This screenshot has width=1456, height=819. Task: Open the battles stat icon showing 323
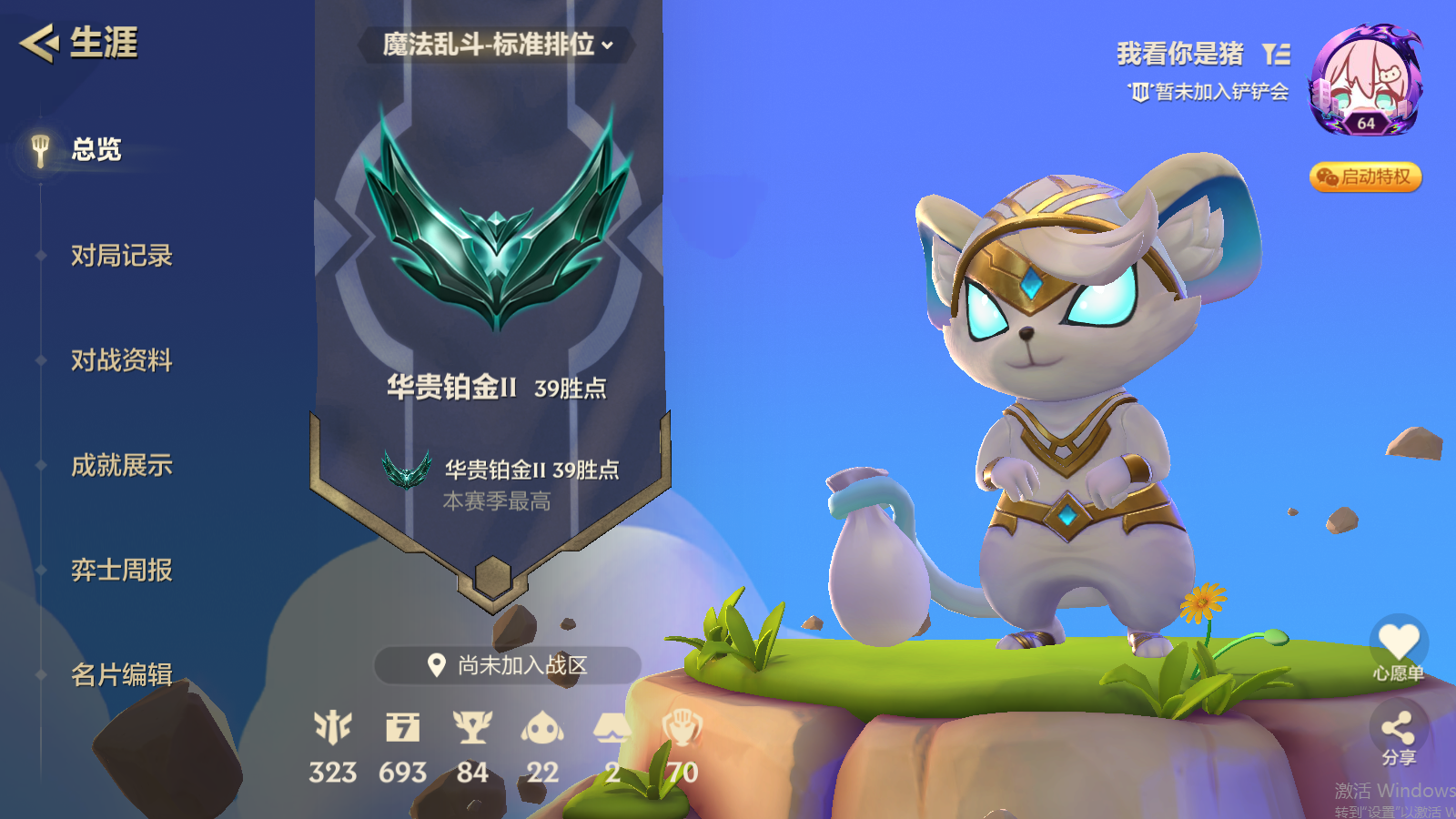(334, 728)
